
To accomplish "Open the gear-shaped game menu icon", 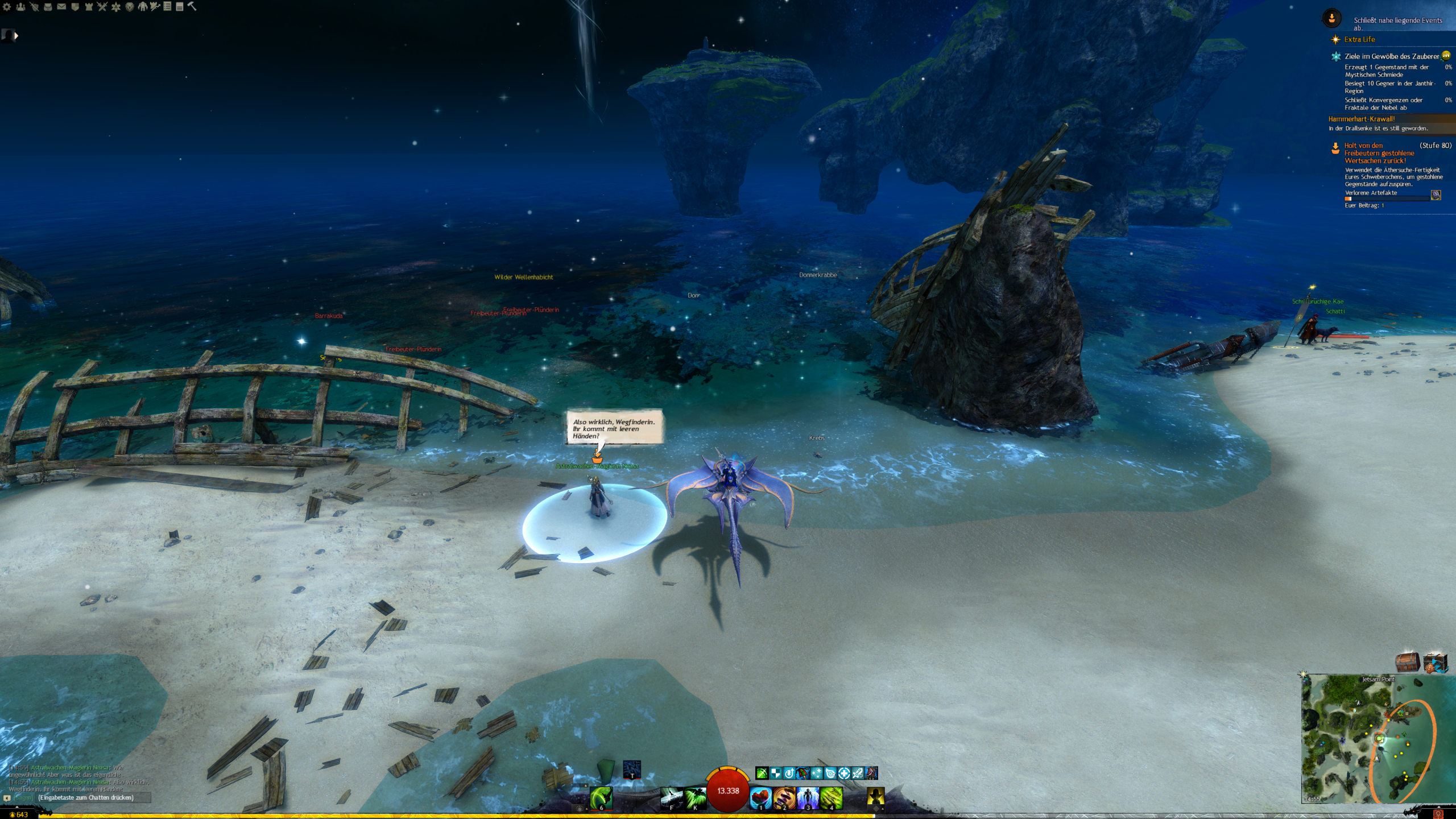I will [x=7, y=7].
